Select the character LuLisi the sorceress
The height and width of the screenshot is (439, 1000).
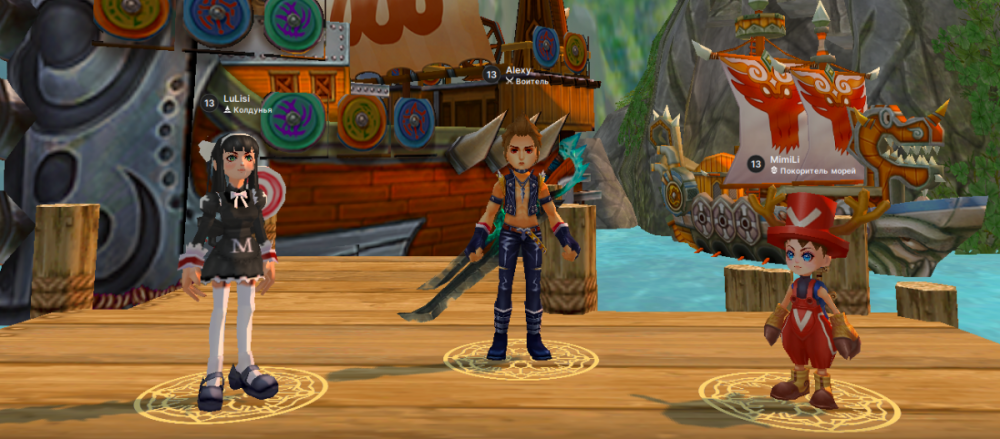pyautogui.click(x=233, y=270)
